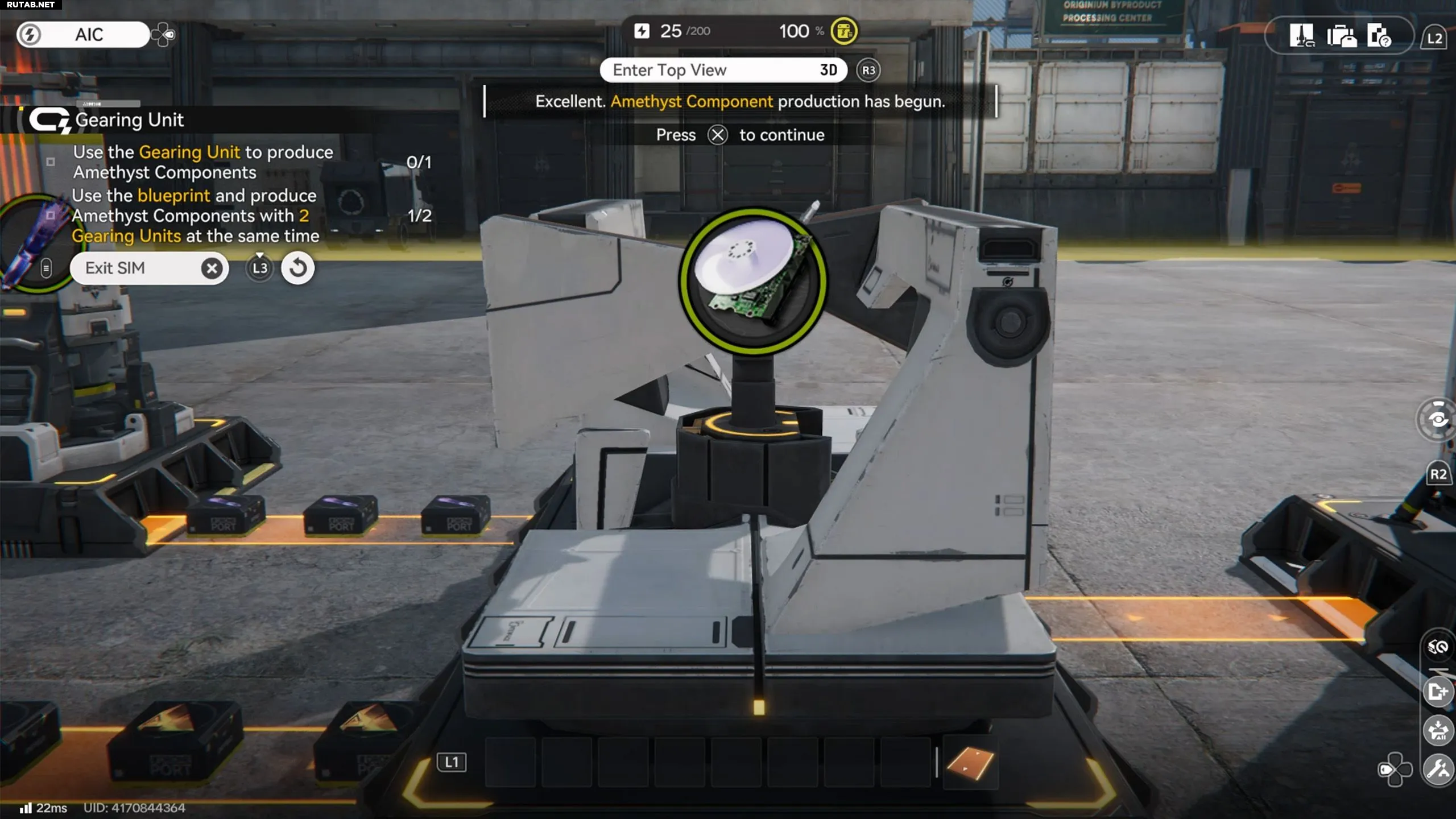The width and height of the screenshot is (1456, 819).
Task: Open the AIC mode selector
Action: coord(84,35)
